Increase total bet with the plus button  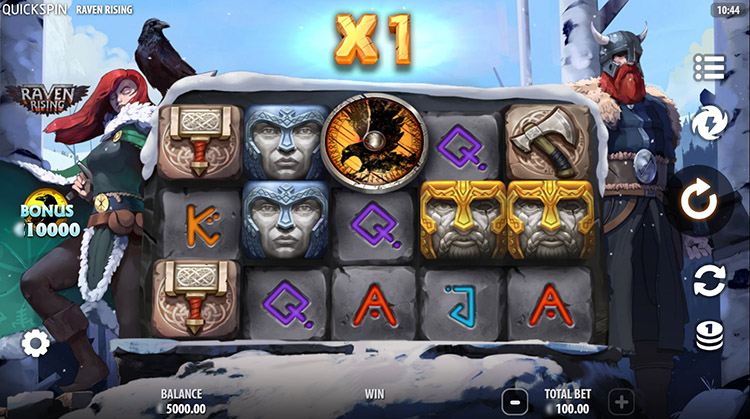[x=621, y=401]
